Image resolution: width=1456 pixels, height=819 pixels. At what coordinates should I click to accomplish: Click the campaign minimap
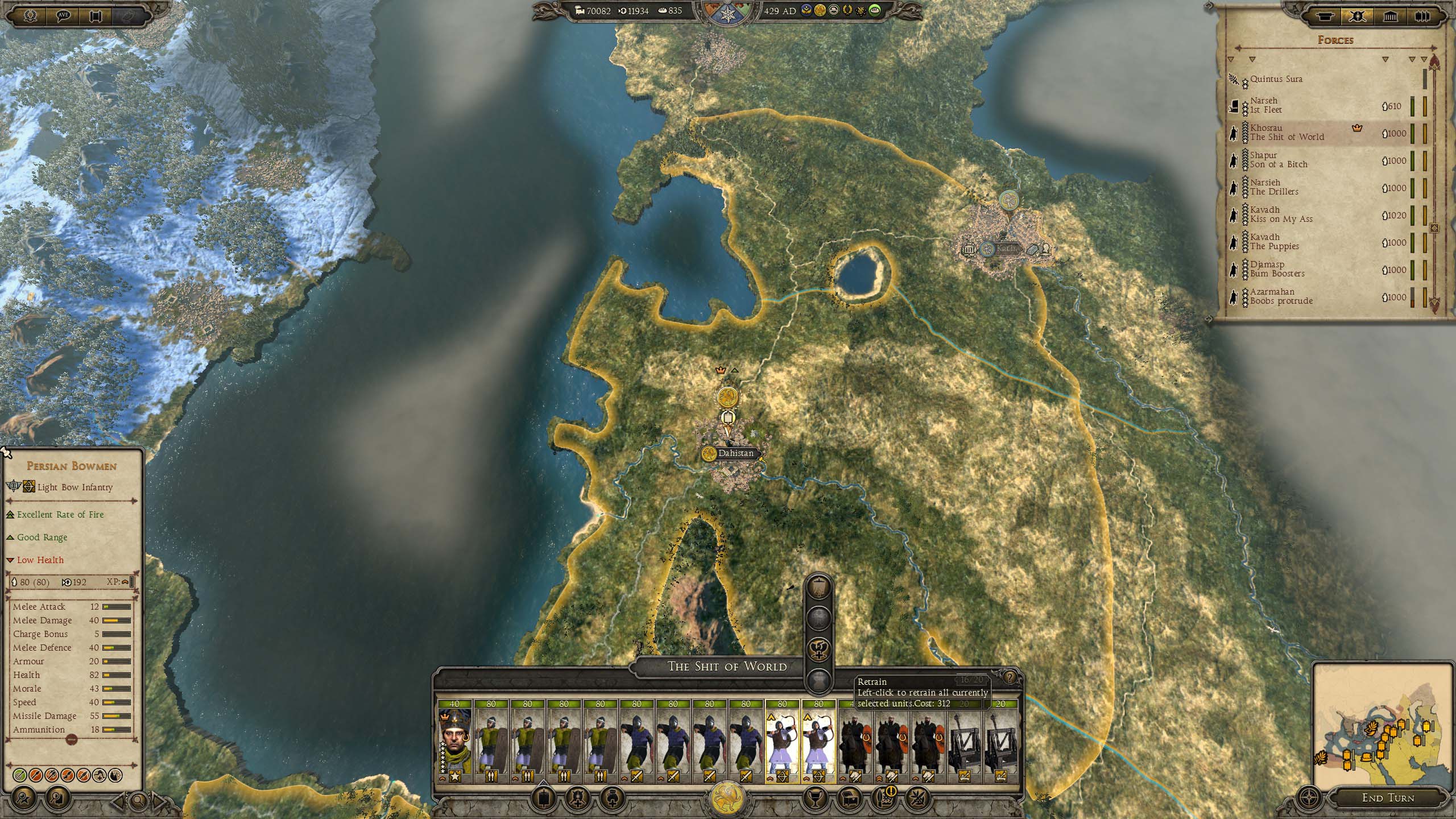(x=1376, y=725)
